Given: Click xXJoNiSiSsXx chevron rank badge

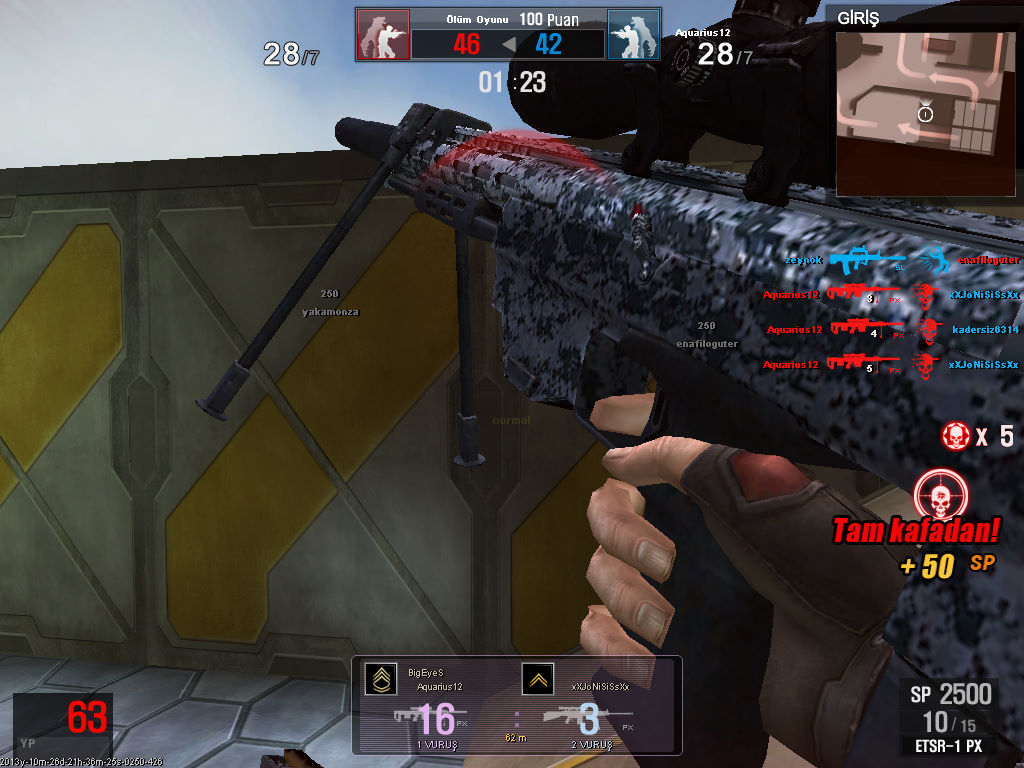Looking at the screenshot, I should 538,679.
